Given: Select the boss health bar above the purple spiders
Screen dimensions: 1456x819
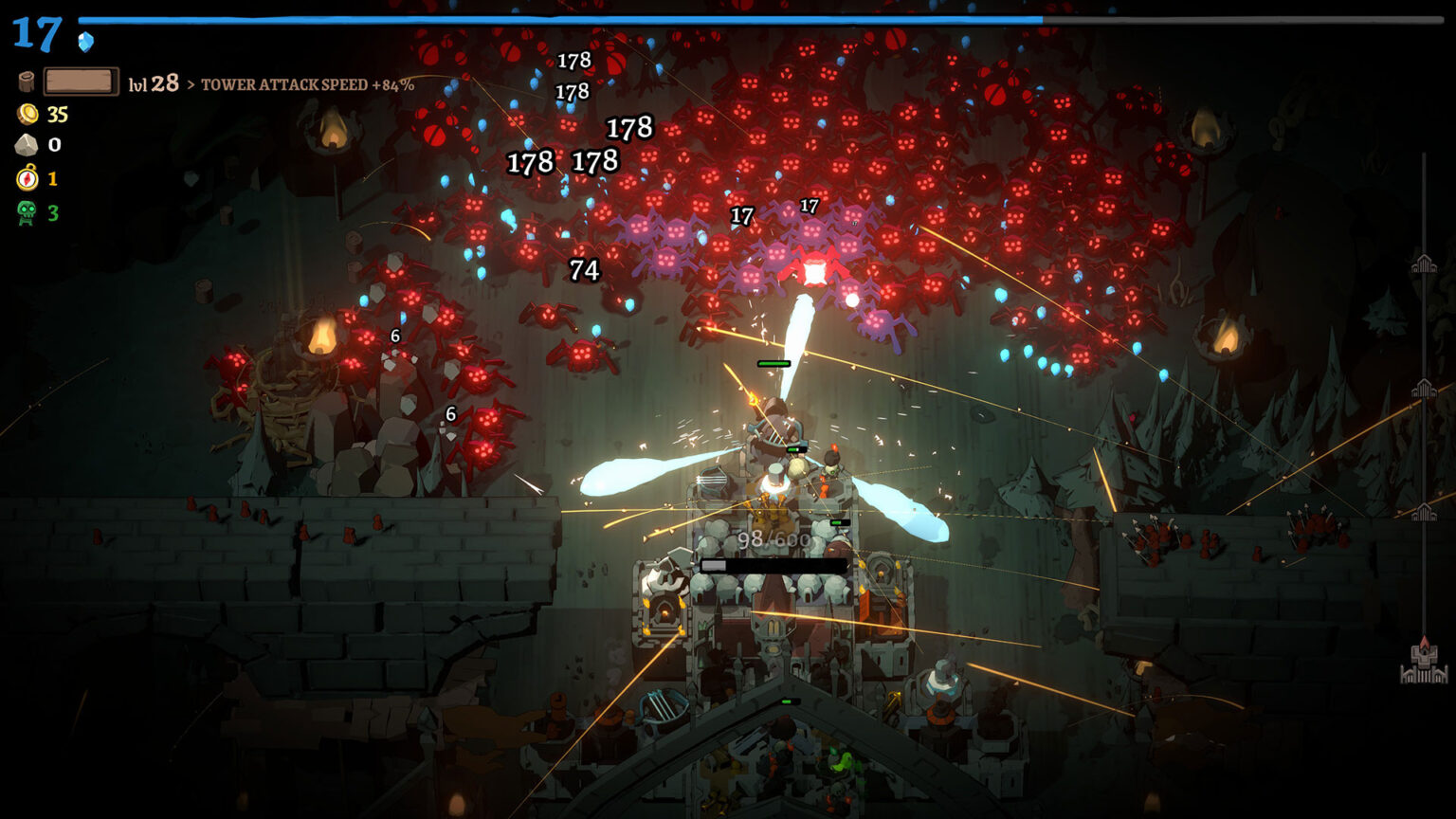Looking at the screenshot, I should point(773,361).
